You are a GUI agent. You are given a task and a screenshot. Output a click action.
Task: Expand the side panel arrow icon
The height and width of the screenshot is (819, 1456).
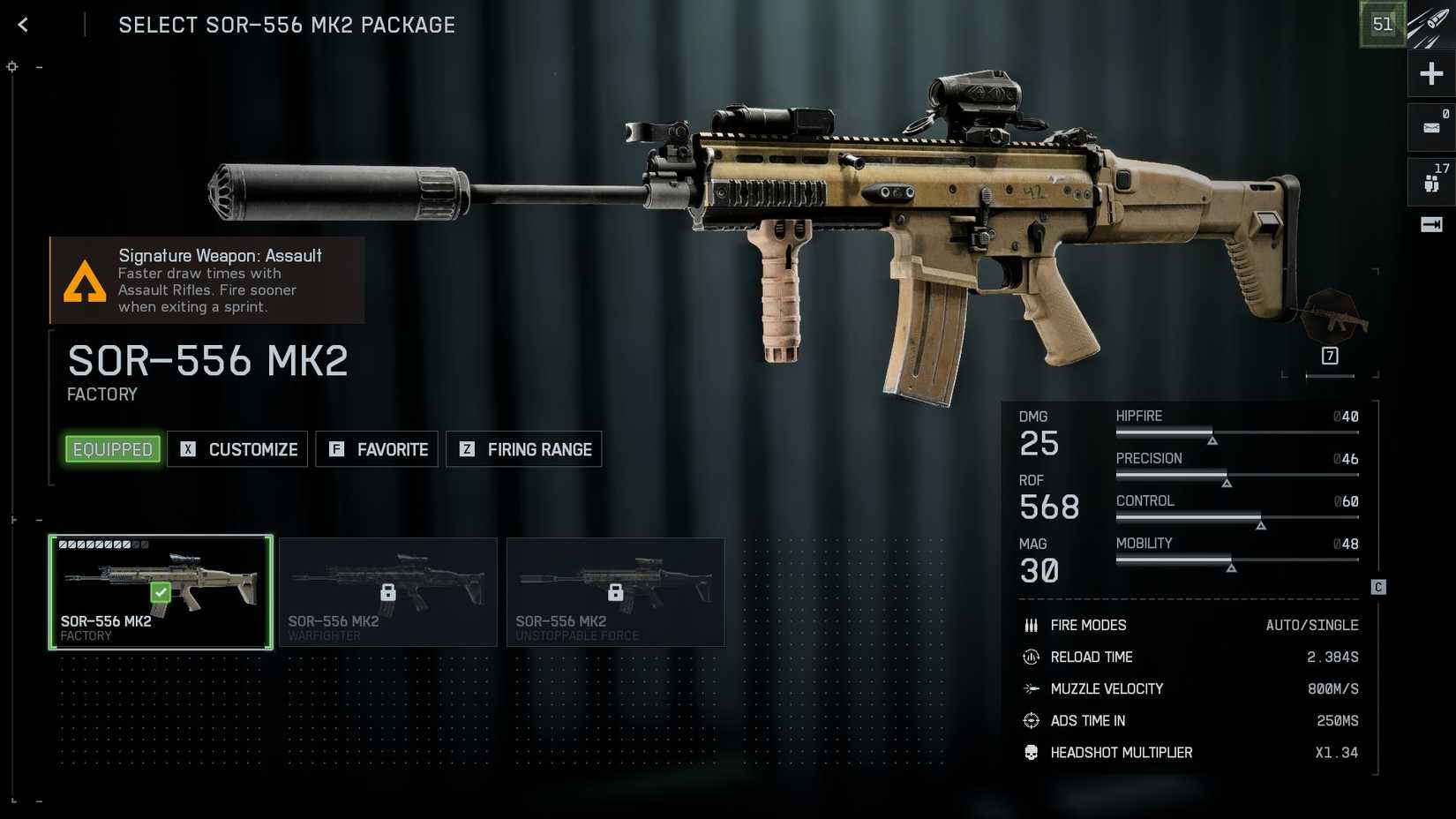pos(1431,225)
